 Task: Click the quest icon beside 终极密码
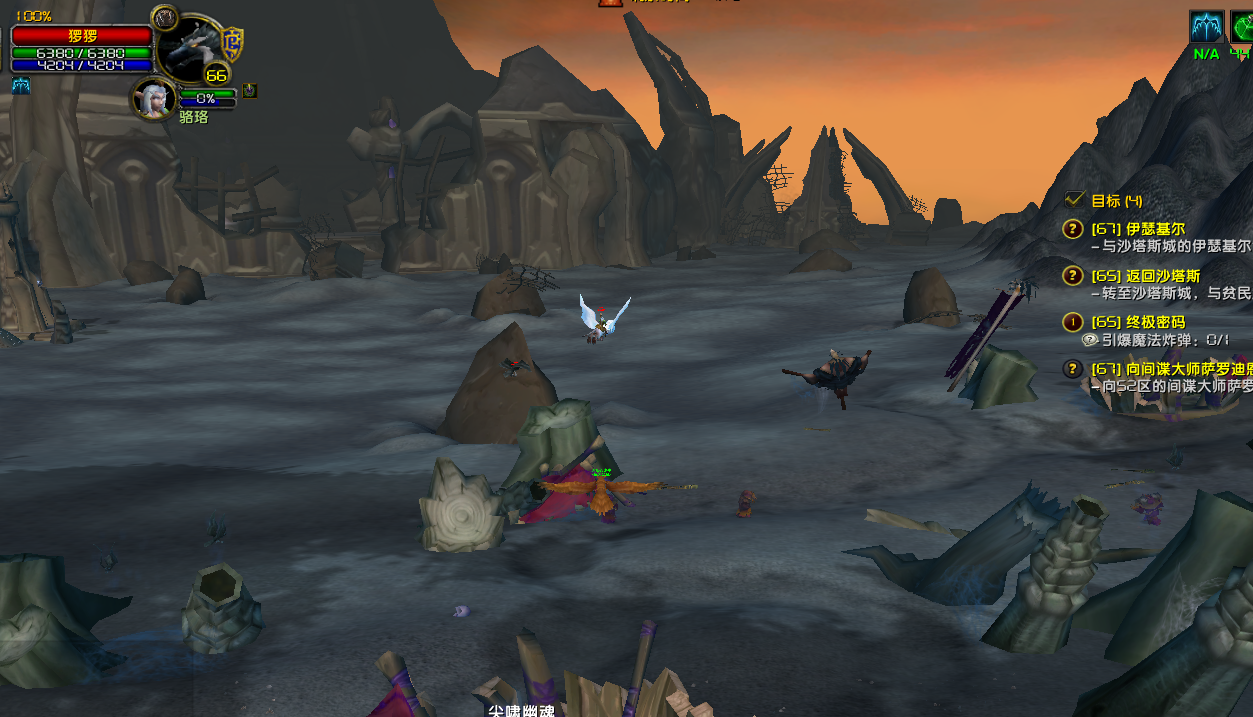[x=1073, y=322]
